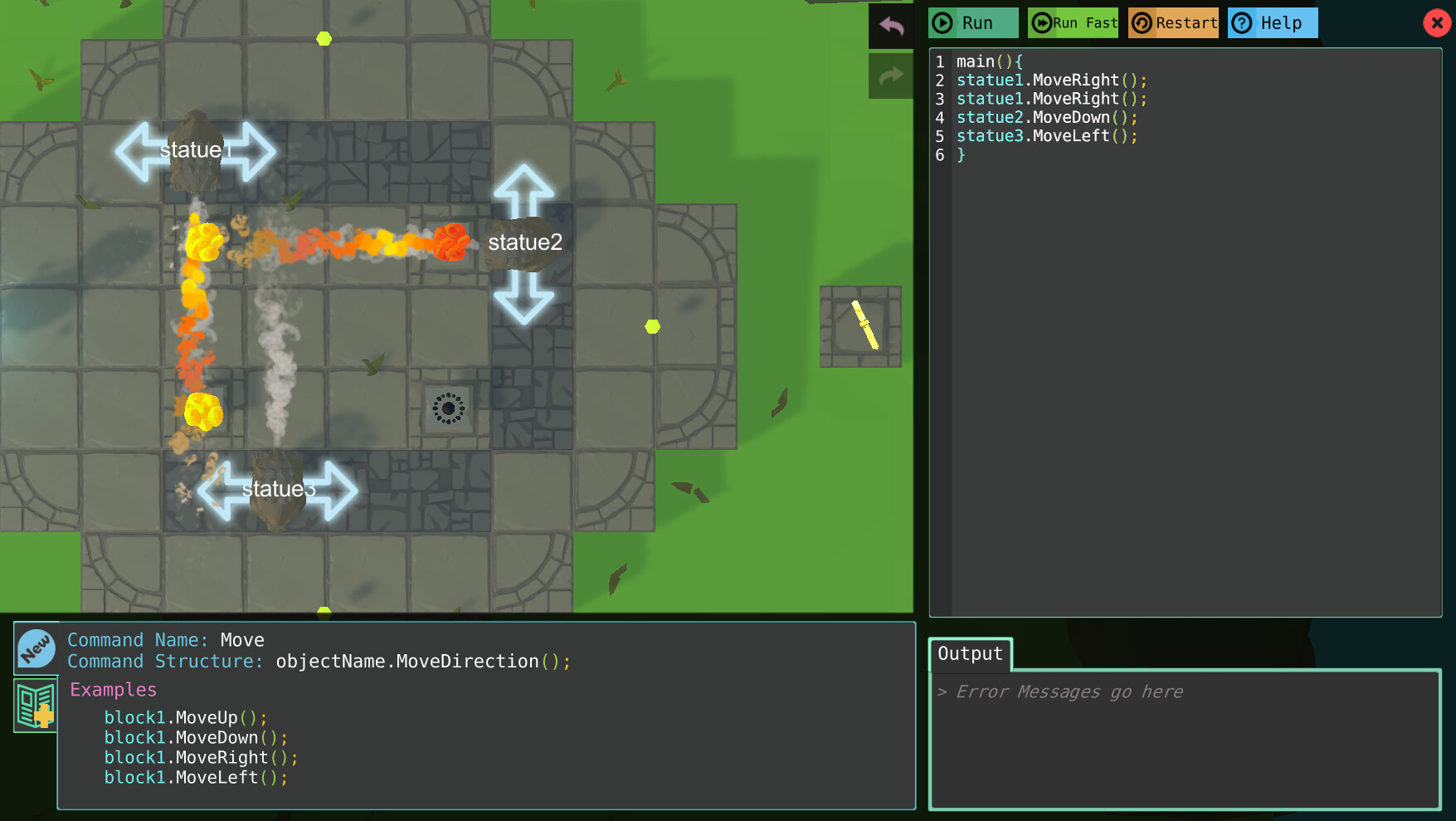
Task: Select the sword in the item slot
Action: (x=860, y=325)
